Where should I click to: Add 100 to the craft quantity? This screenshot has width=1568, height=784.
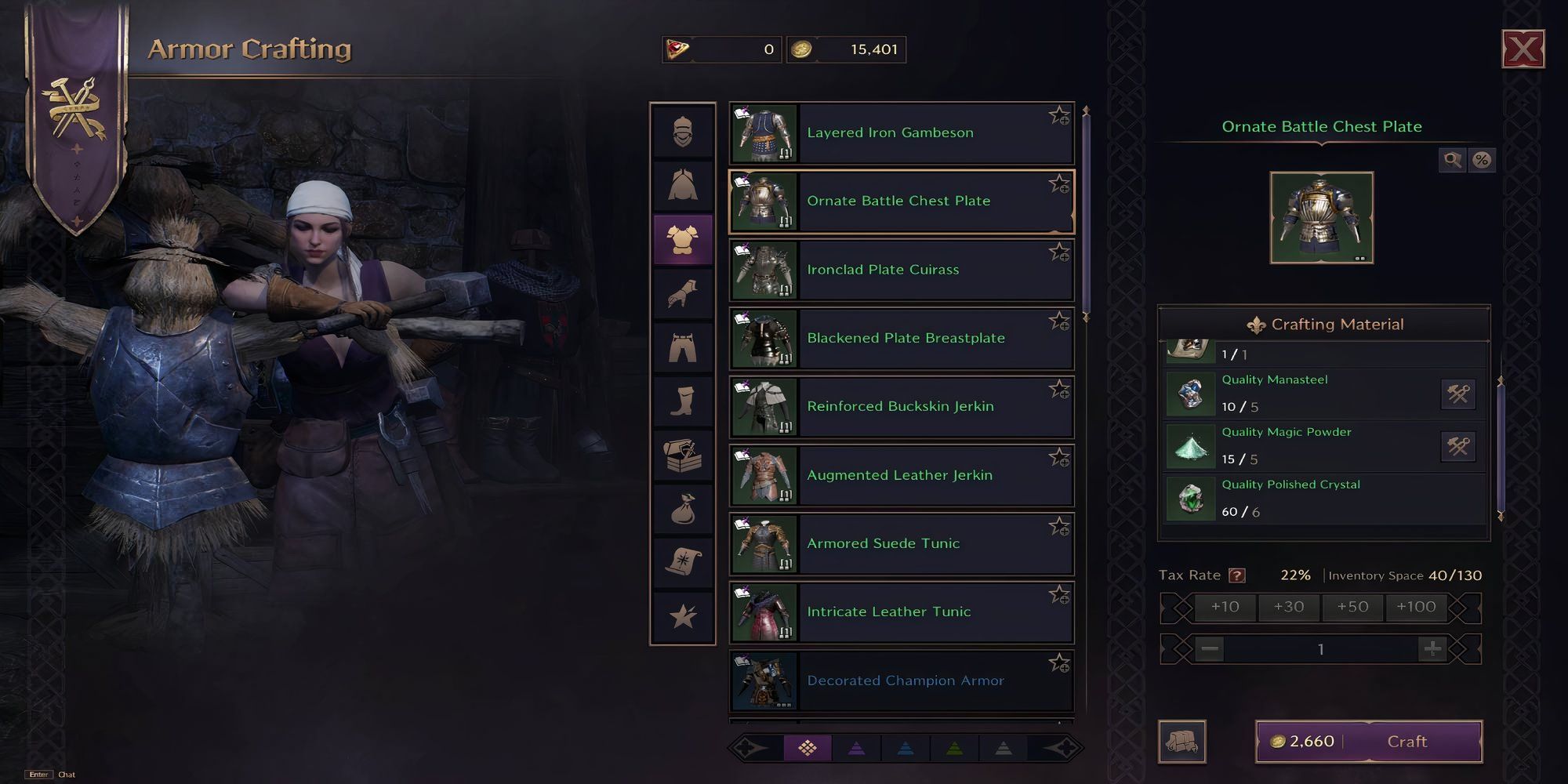1416,607
